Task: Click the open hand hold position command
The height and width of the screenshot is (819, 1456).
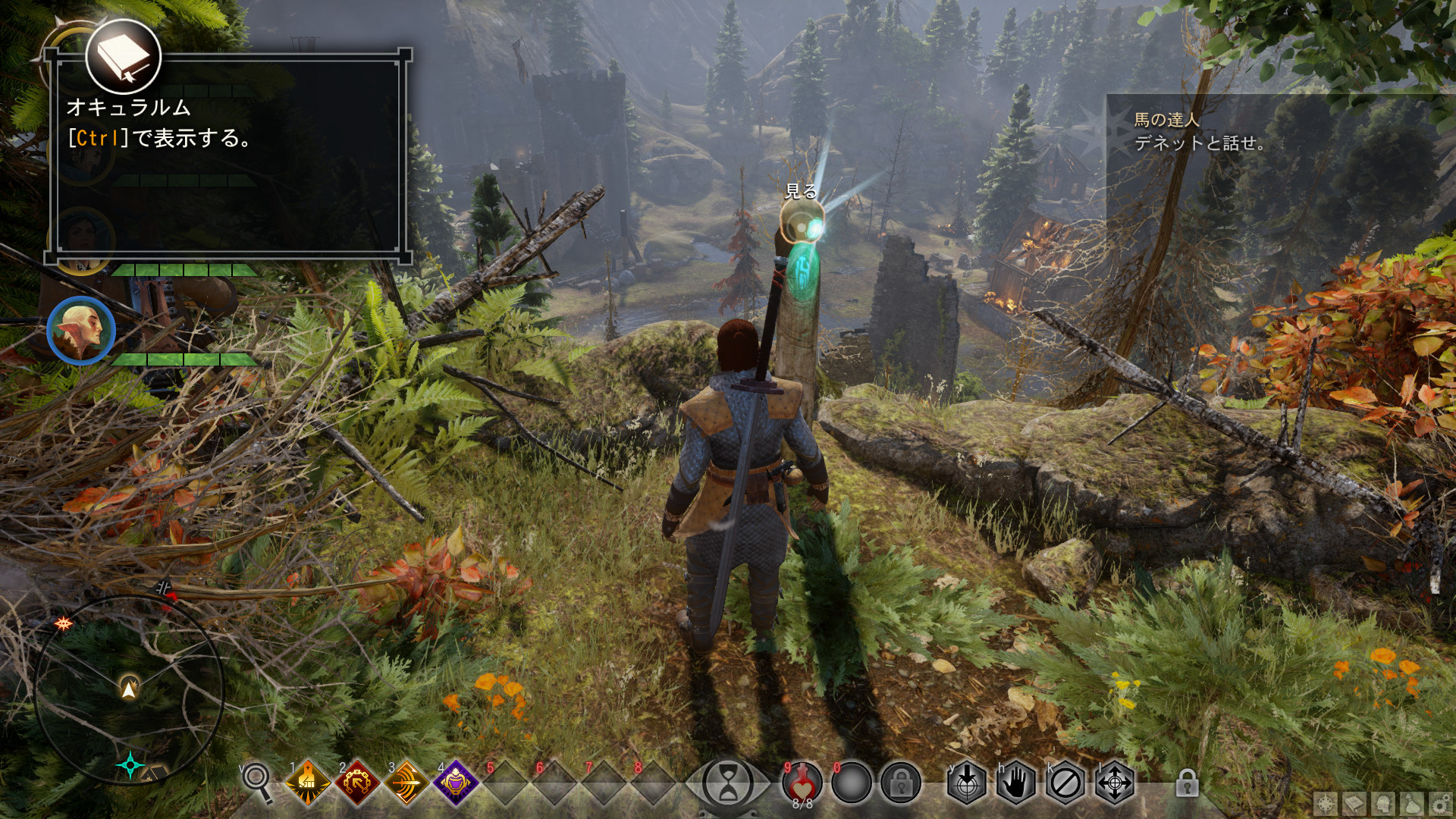Action: (x=1015, y=783)
